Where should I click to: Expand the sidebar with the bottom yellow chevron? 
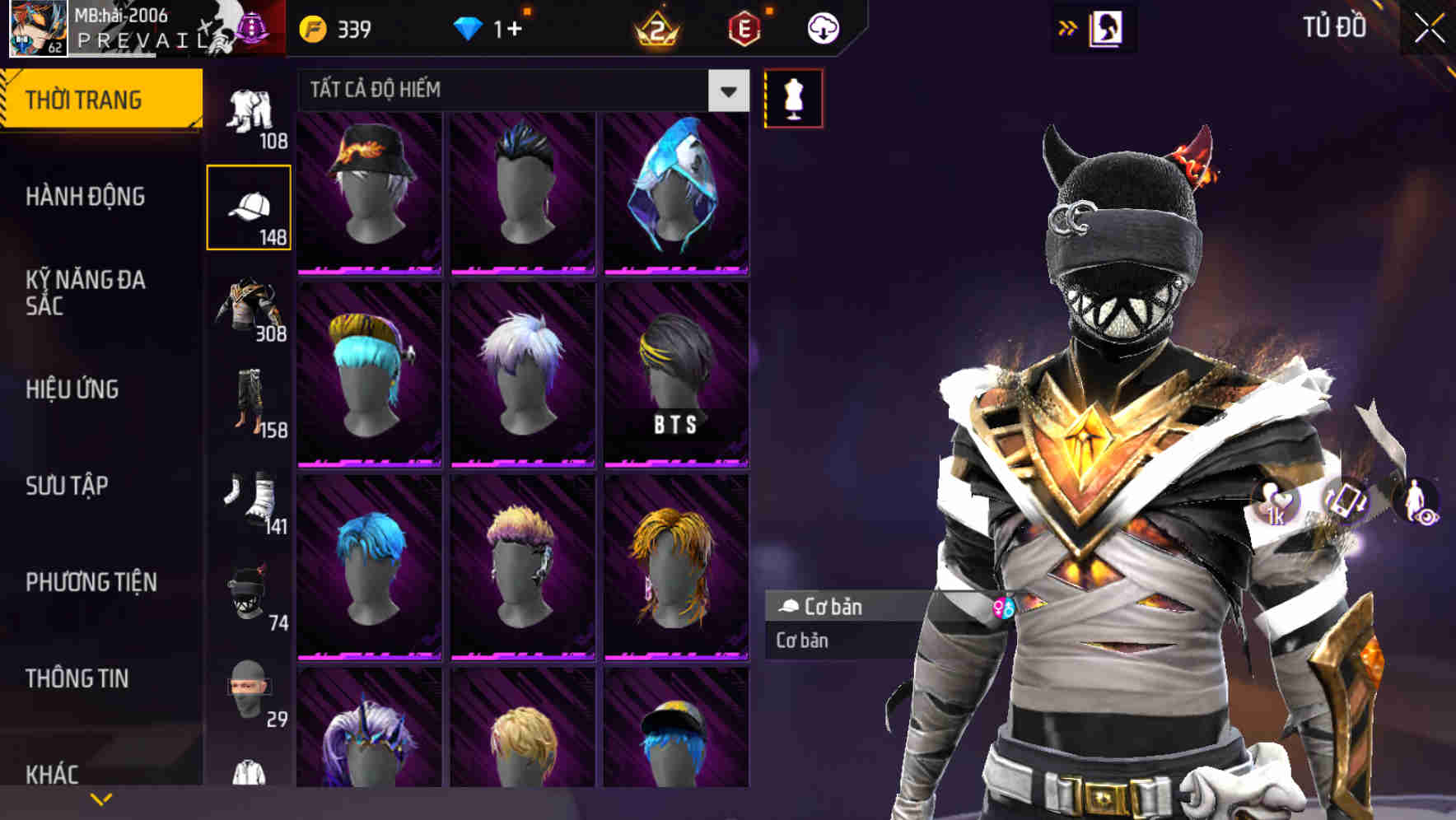click(x=101, y=797)
